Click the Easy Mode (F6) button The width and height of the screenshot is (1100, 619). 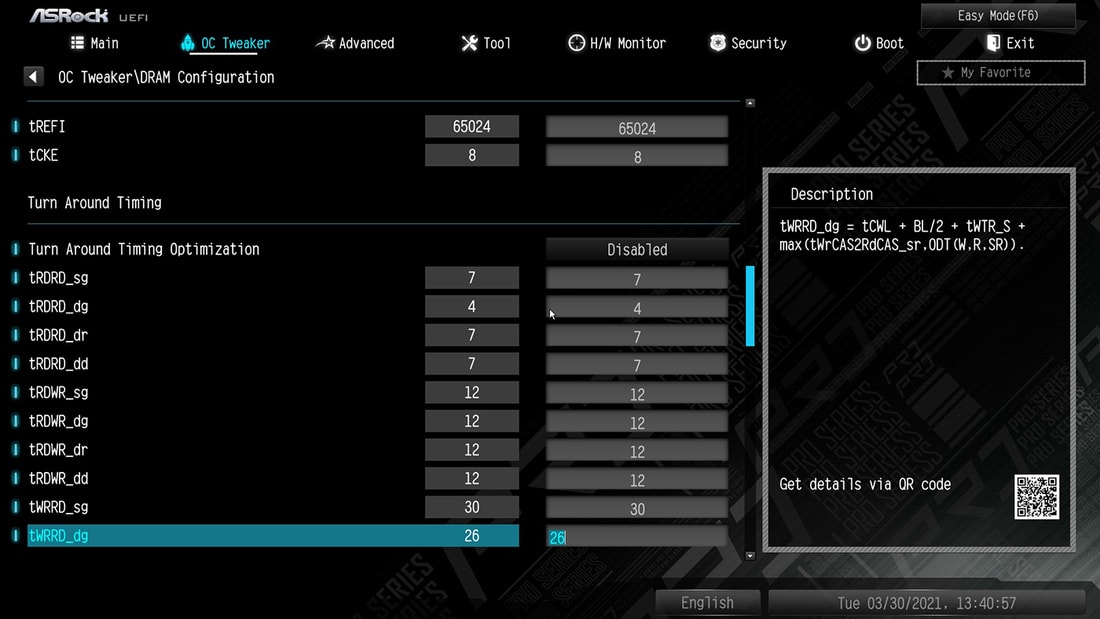[x=998, y=15]
